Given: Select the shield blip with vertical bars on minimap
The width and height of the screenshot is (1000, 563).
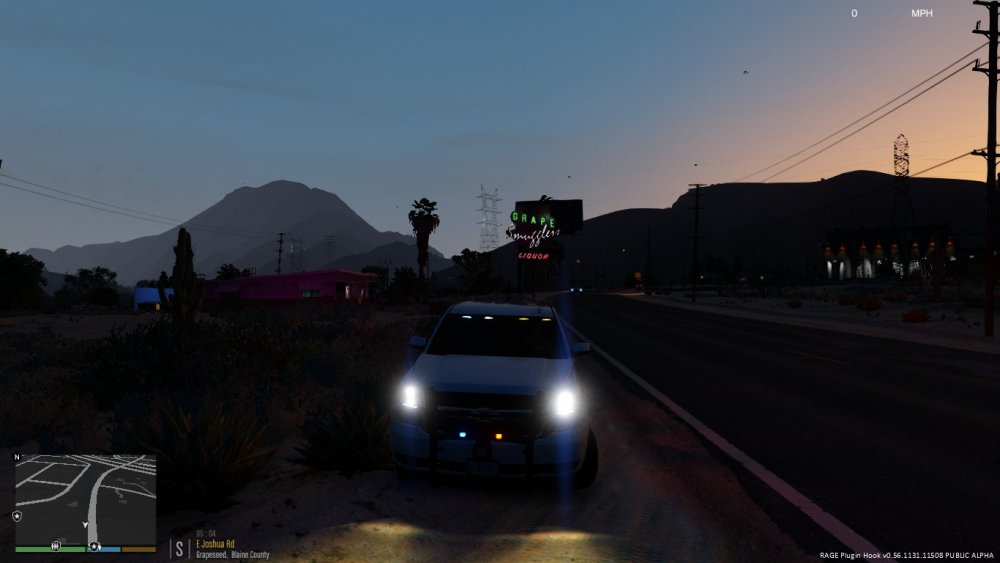Looking at the screenshot, I should 54,546.
